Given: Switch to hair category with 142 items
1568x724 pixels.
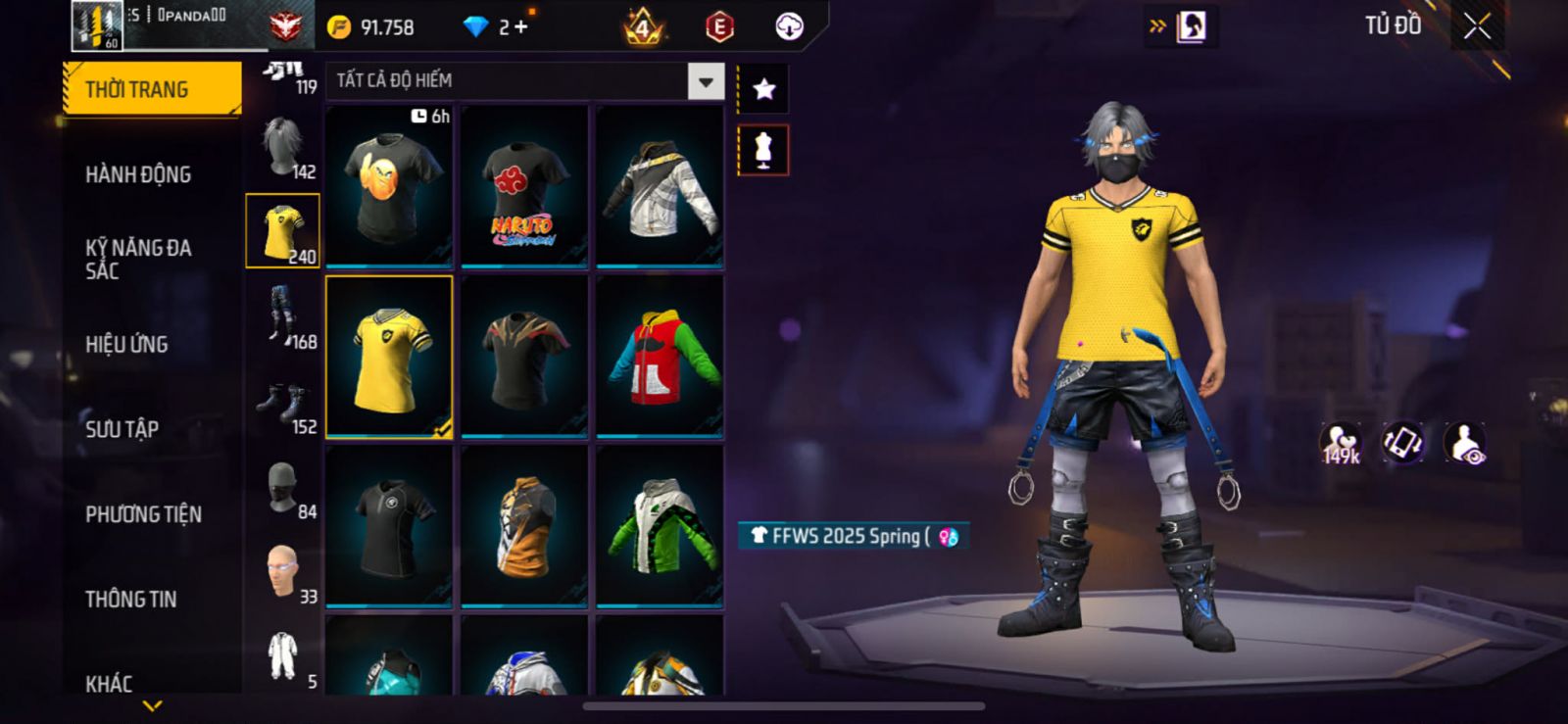Looking at the screenshot, I should (x=283, y=147).
